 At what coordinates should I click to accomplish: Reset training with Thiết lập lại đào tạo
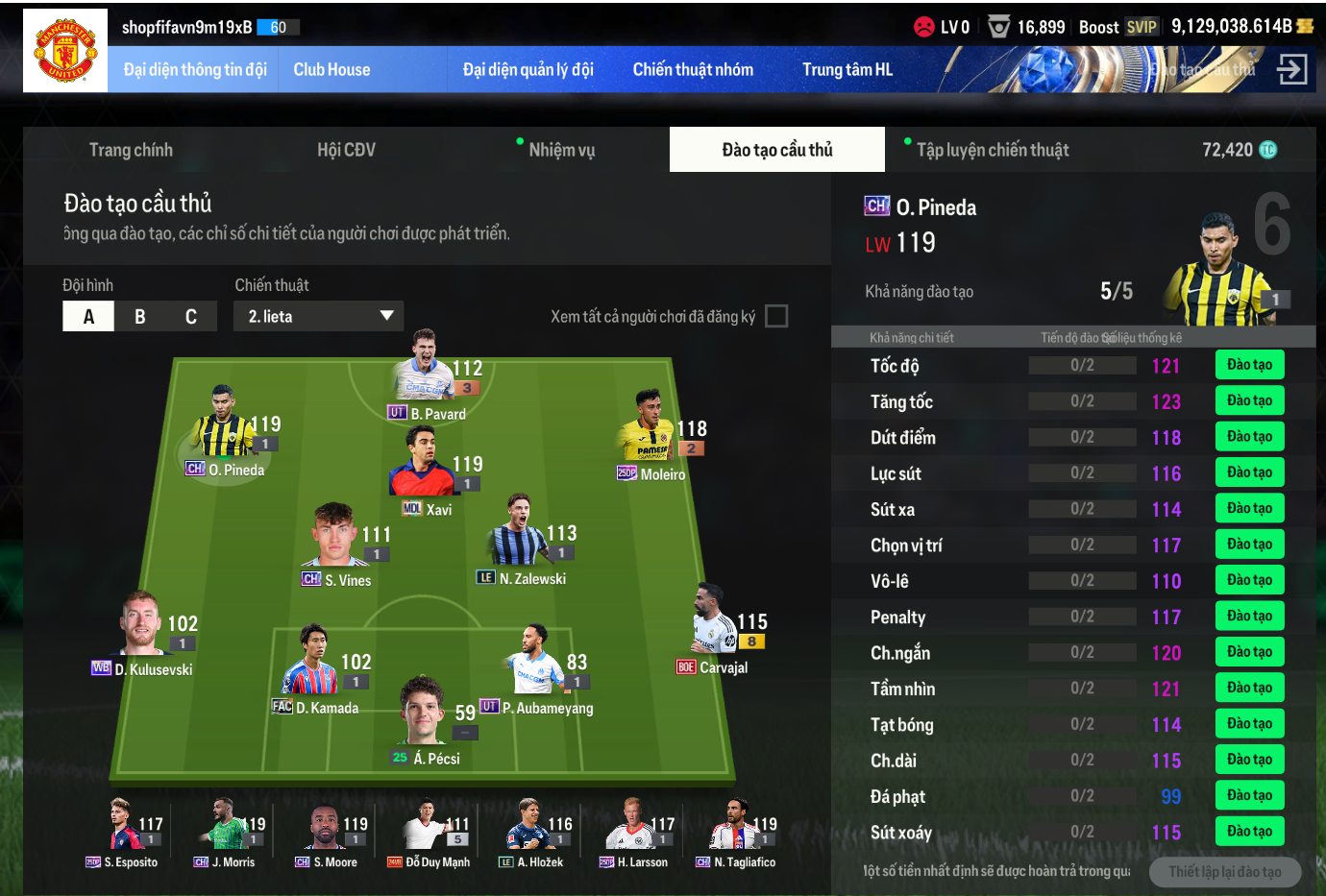click(x=1224, y=872)
